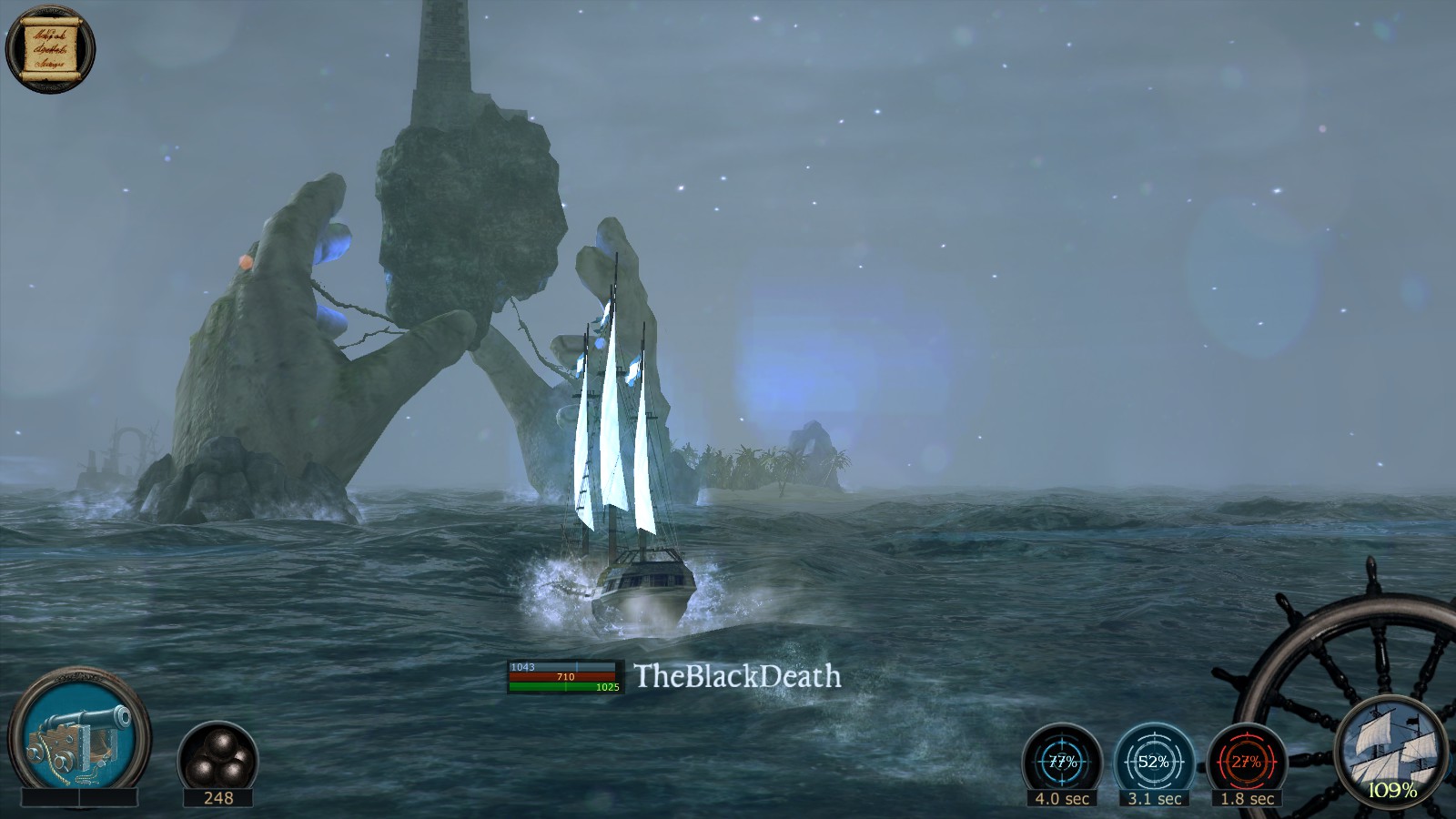Open the cannonball ammo icon showing 248
This screenshot has height=819, width=1456.
point(218,755)
